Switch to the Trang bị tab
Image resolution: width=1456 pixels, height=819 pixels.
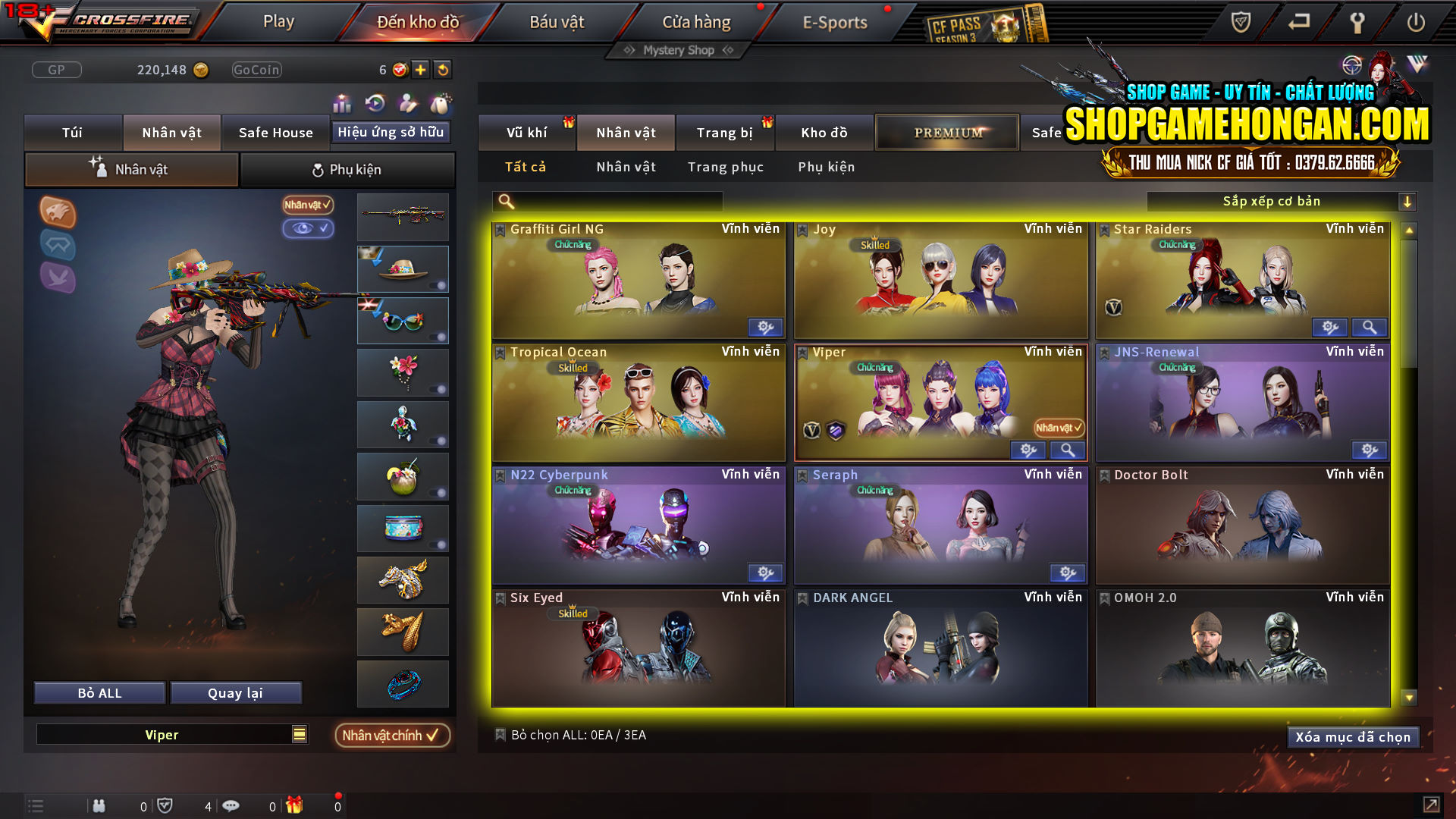tap(725, 132)
